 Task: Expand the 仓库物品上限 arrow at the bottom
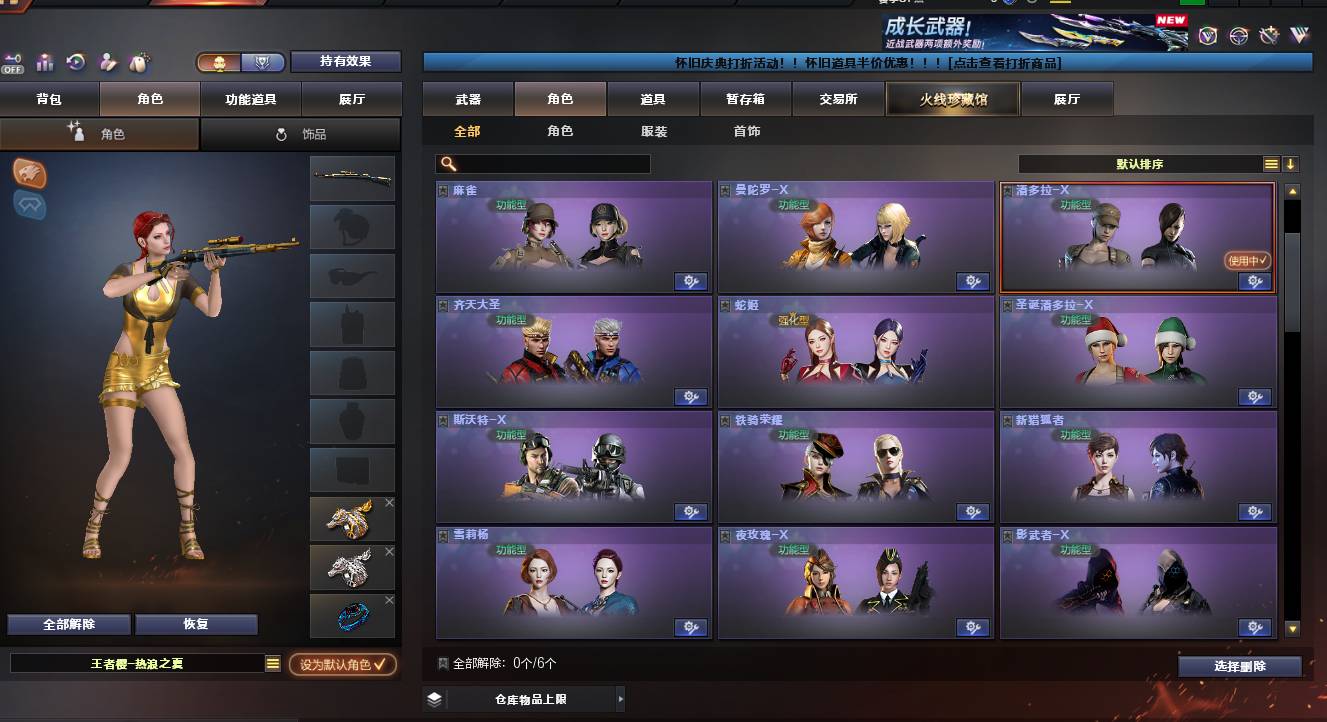coord(620,699)
